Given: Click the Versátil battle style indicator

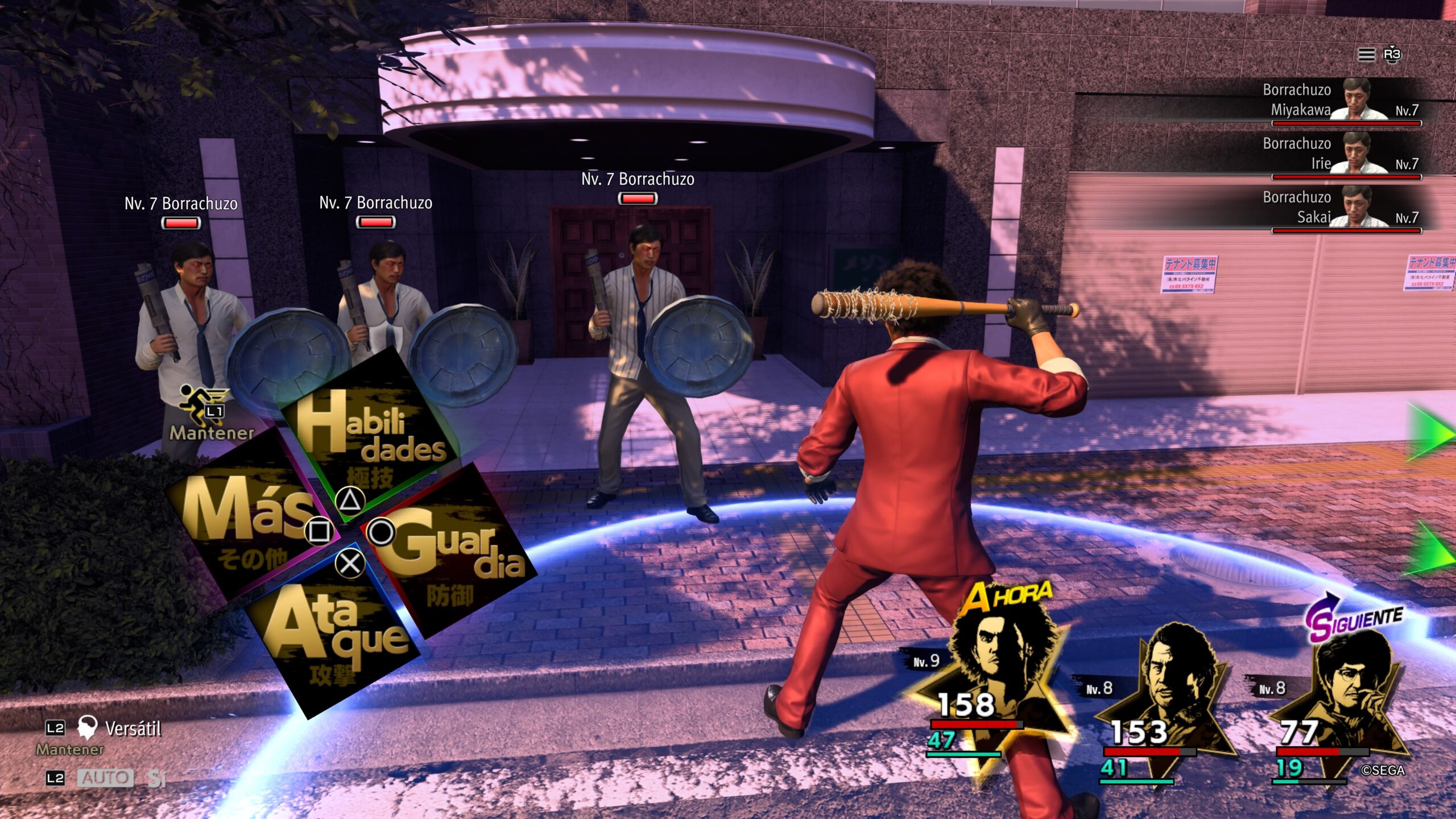Looking at the screenshot, I should 119,728.
